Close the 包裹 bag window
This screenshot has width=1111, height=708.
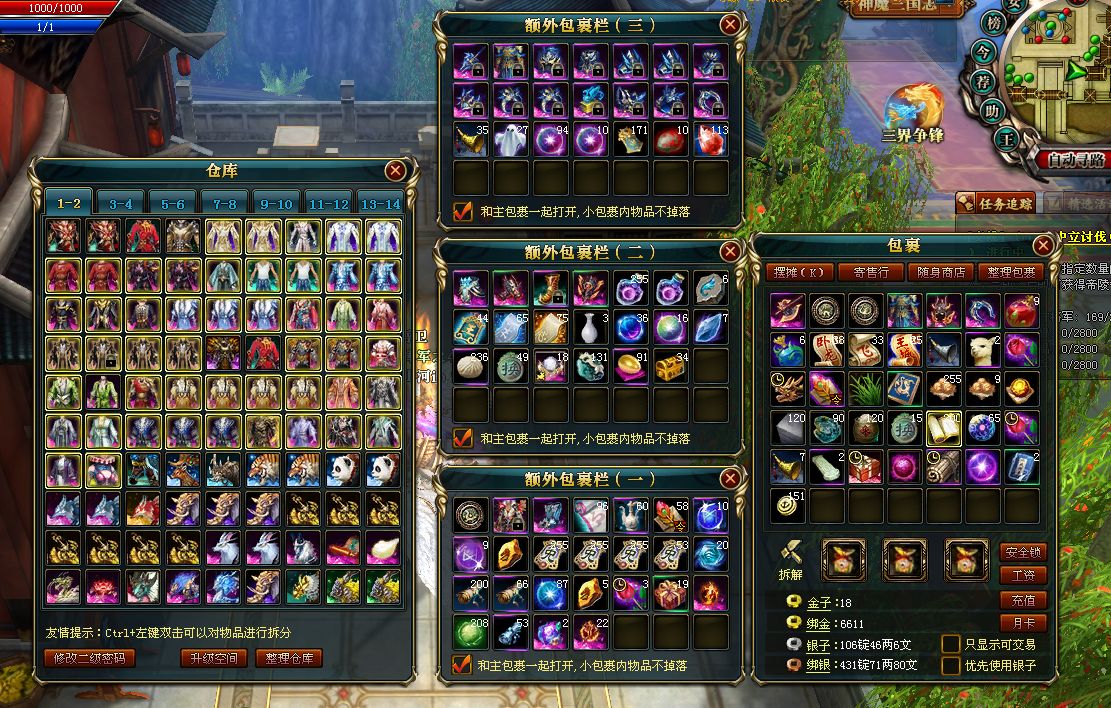(1043, 245)
